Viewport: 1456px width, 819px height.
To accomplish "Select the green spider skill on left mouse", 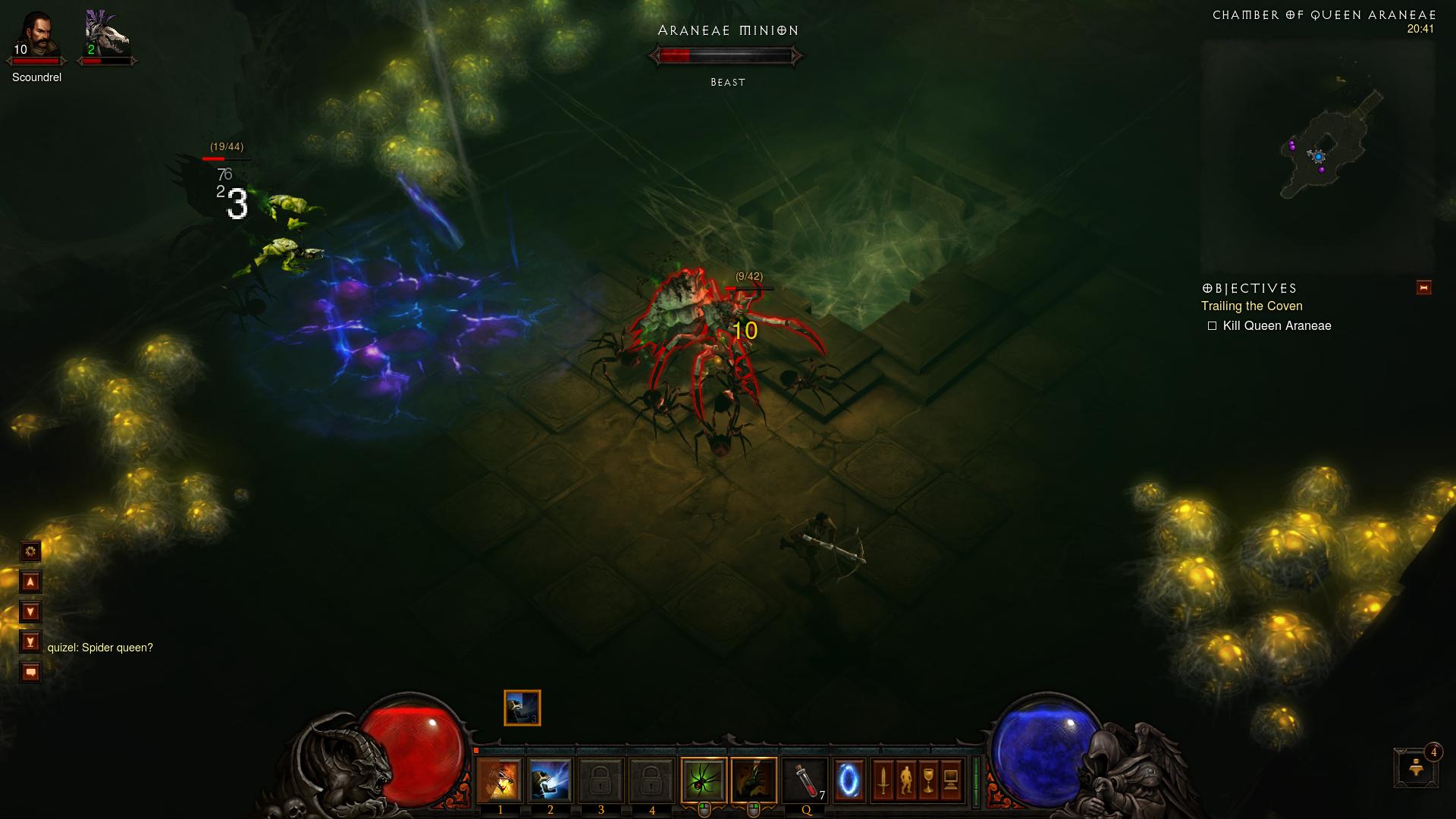I will [704, 780].
